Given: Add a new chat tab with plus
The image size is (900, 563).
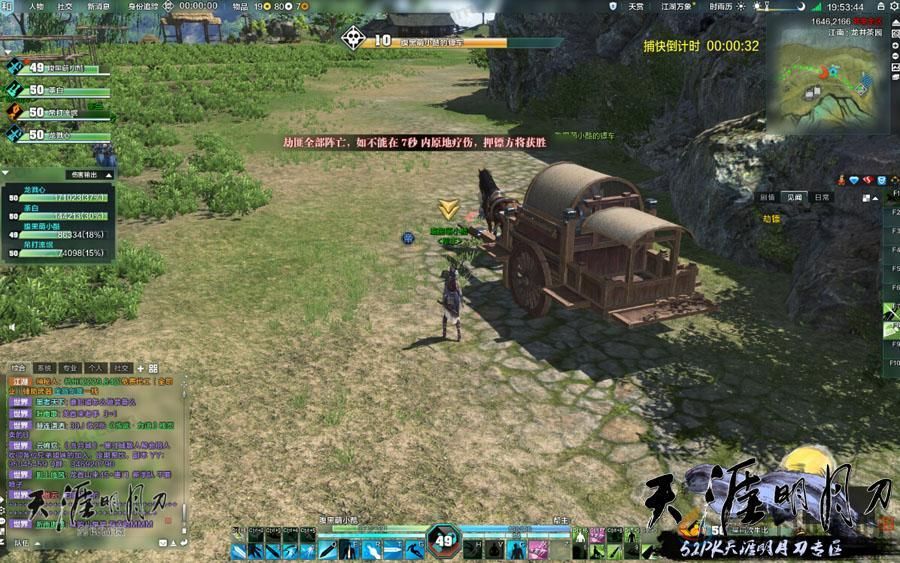Looking at the screenshot, I should 141,368.
